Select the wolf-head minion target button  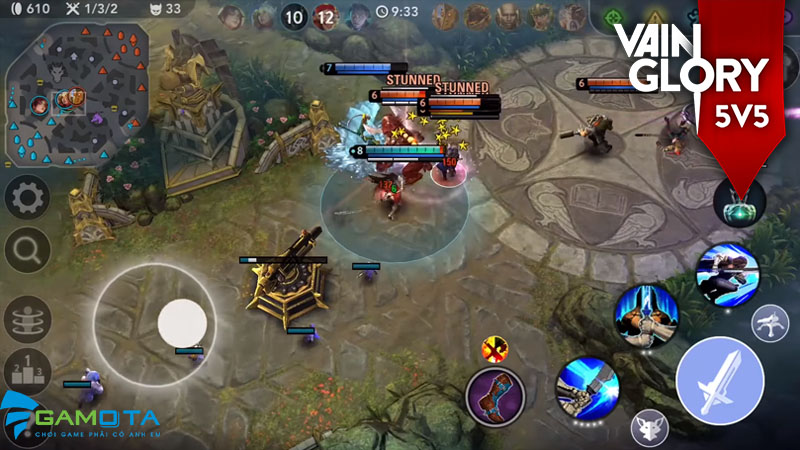click(650, 428)
